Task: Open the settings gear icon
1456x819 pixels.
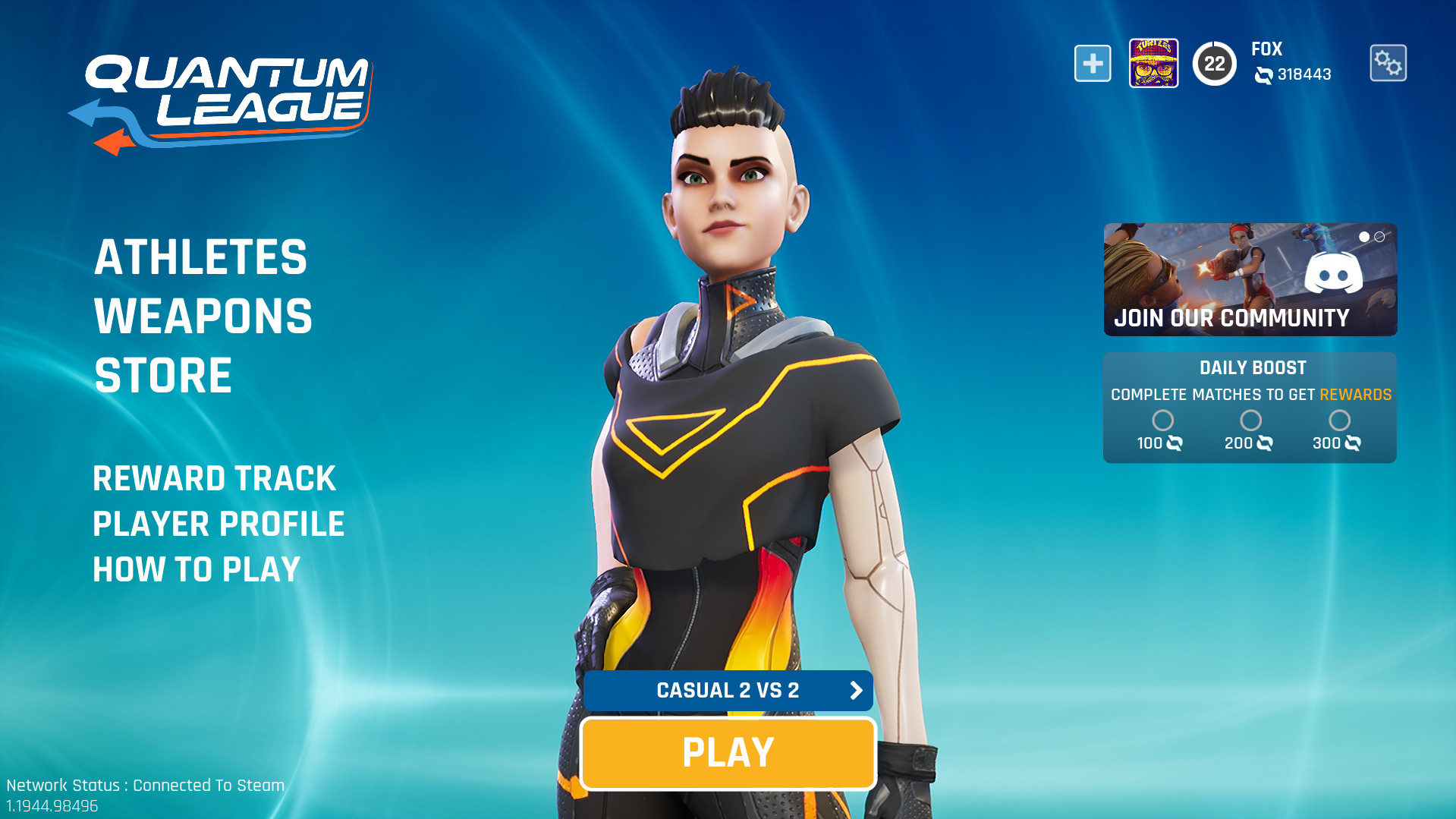Action: (x=1388, y=62)
